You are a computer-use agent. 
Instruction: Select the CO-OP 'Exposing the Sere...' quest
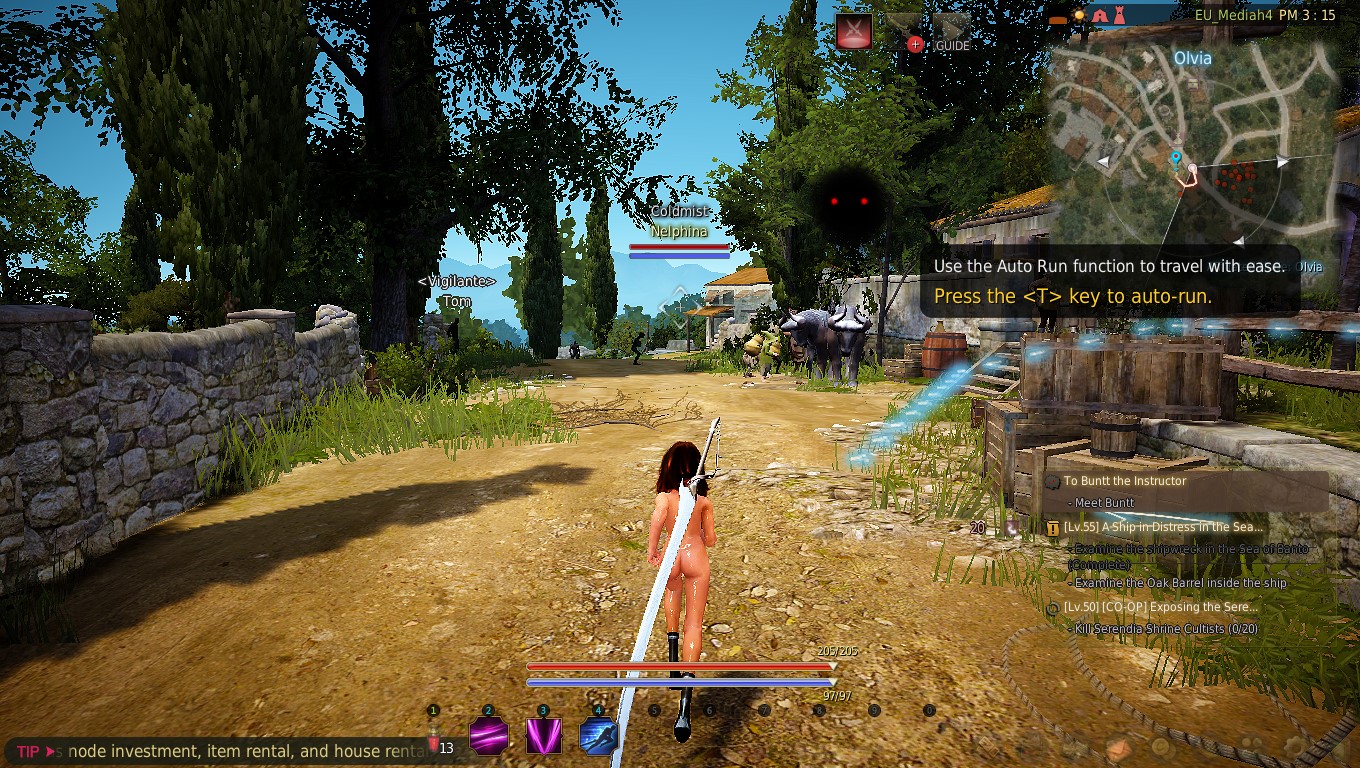click(1160, 607)
